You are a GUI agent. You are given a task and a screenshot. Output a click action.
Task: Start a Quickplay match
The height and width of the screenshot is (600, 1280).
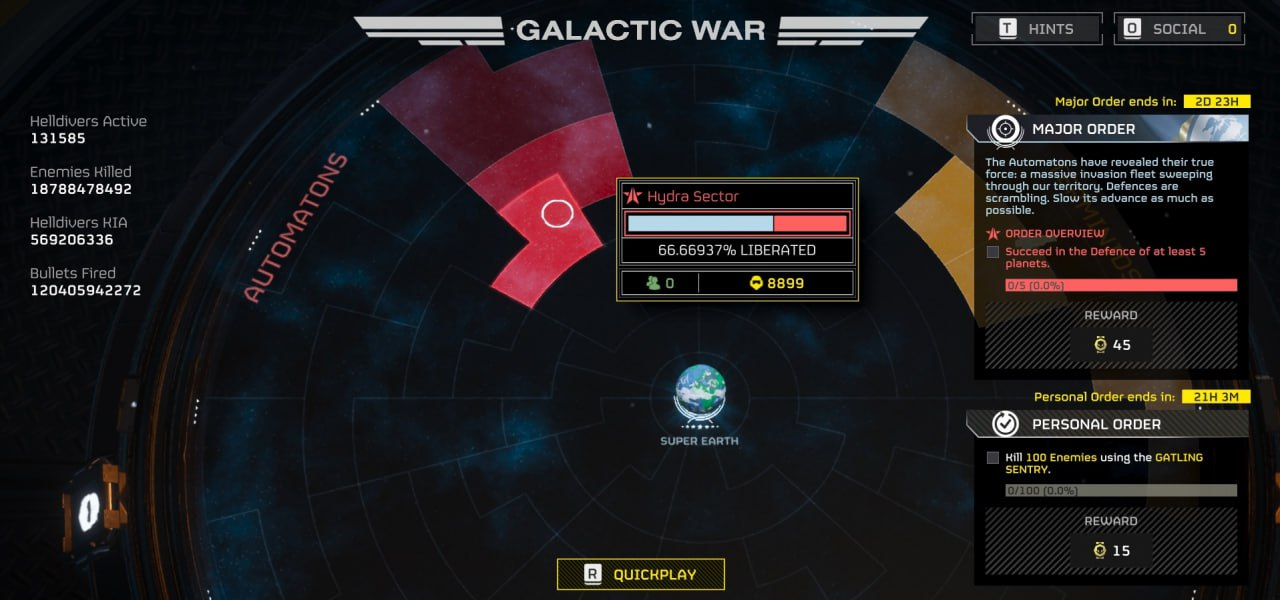[640, 574]
